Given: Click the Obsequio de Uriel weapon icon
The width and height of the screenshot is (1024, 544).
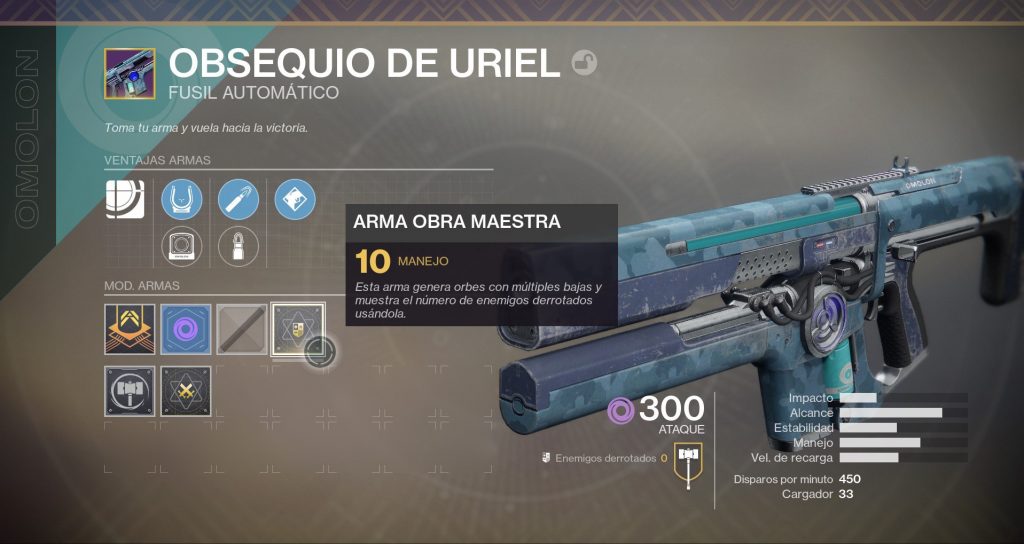Looking at the screenshot, I should (x=129, y=74).
